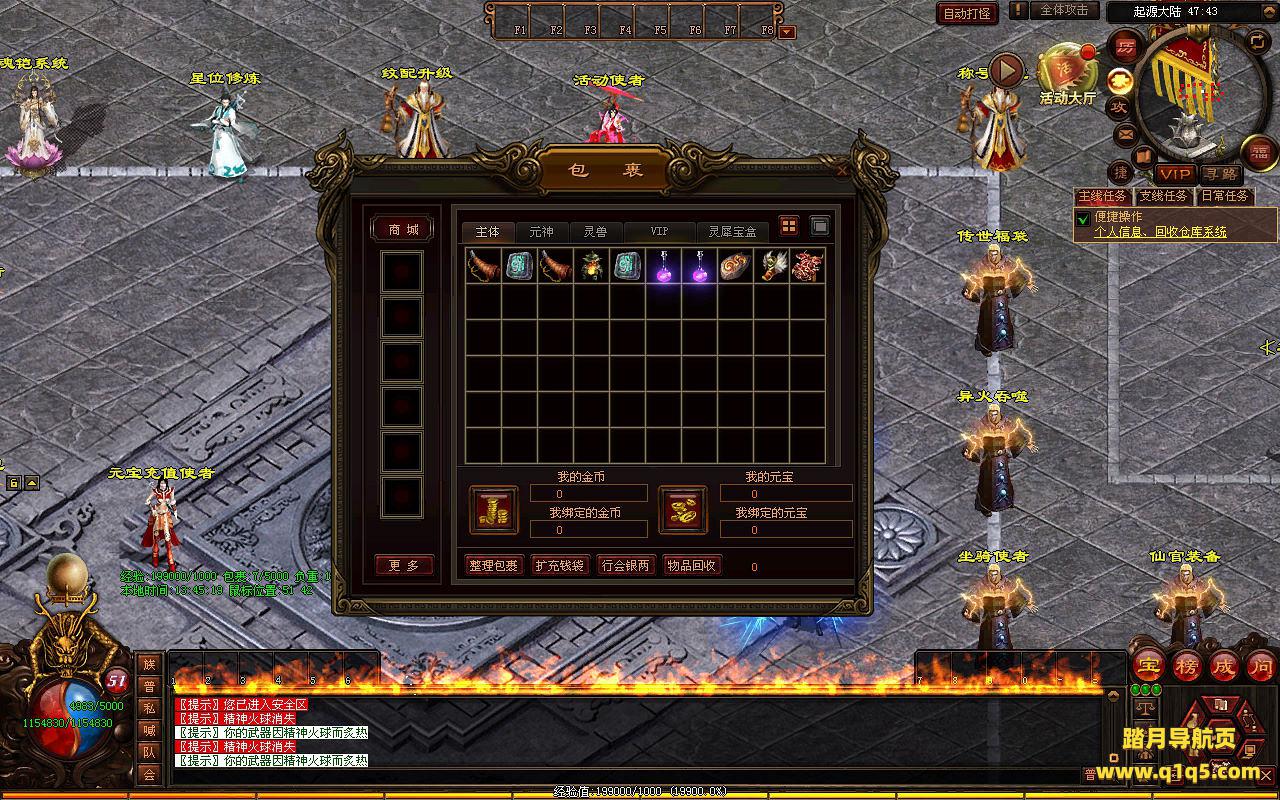
Task: Toggle 自动打怪 auto-fight
Action: tap(968, 13)
